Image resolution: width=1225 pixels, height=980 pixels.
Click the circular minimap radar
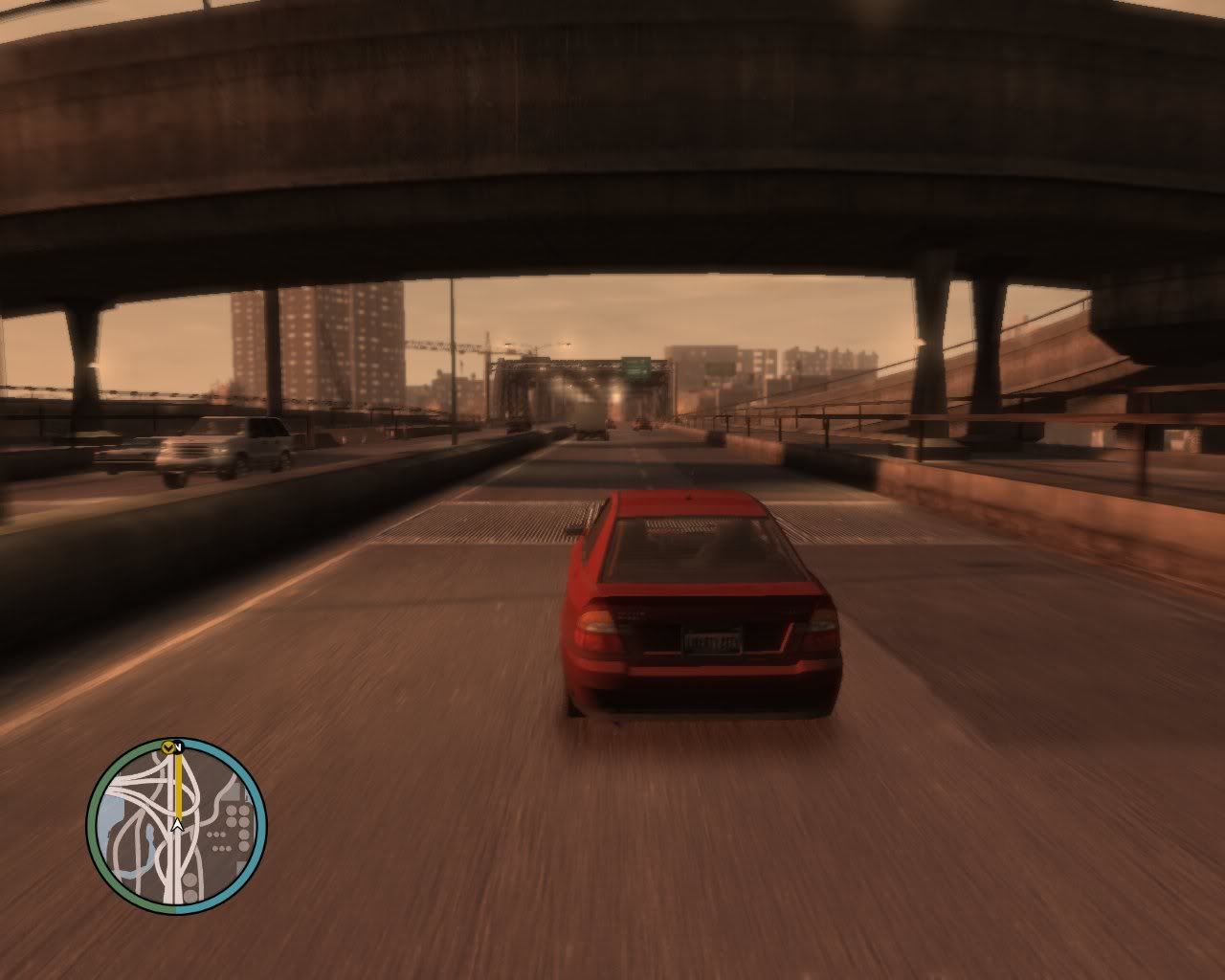point(177,826)
